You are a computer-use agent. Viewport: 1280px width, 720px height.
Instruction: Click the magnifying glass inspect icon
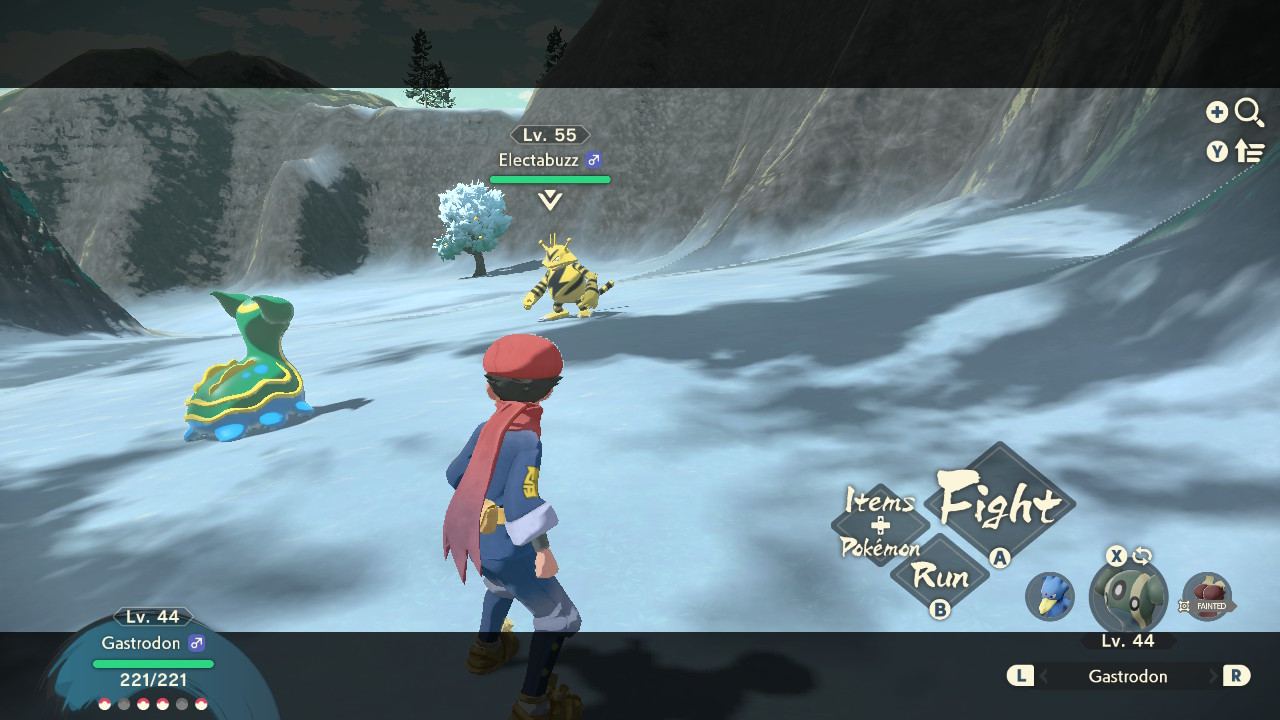(1249, 112)
